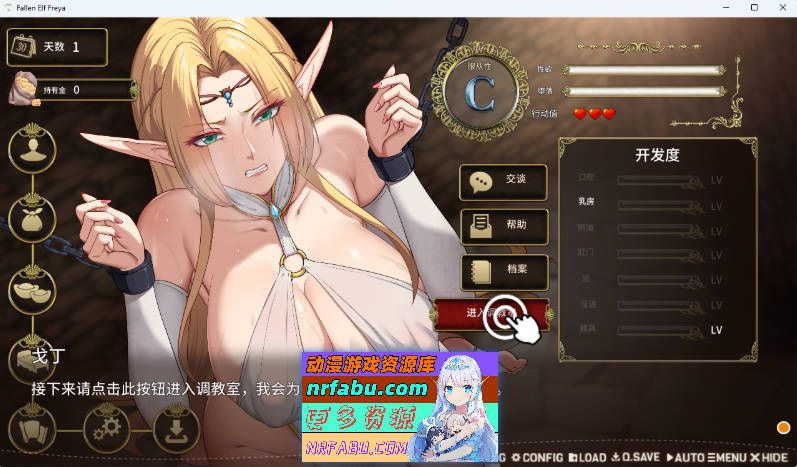Click Q.SAVE to quick save
The height and width of the screenshot is (467, 797).
637,457
